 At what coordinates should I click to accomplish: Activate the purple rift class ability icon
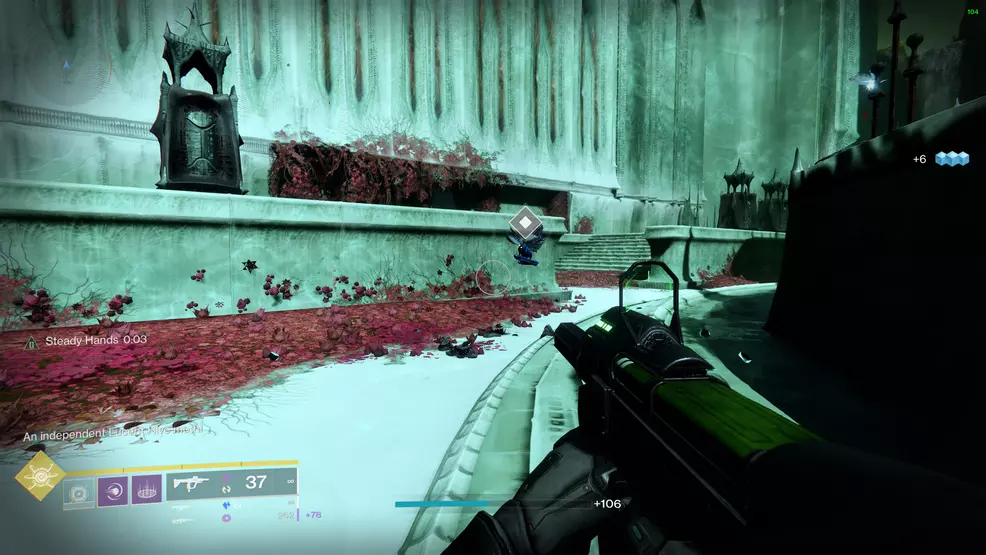[146, 490]
